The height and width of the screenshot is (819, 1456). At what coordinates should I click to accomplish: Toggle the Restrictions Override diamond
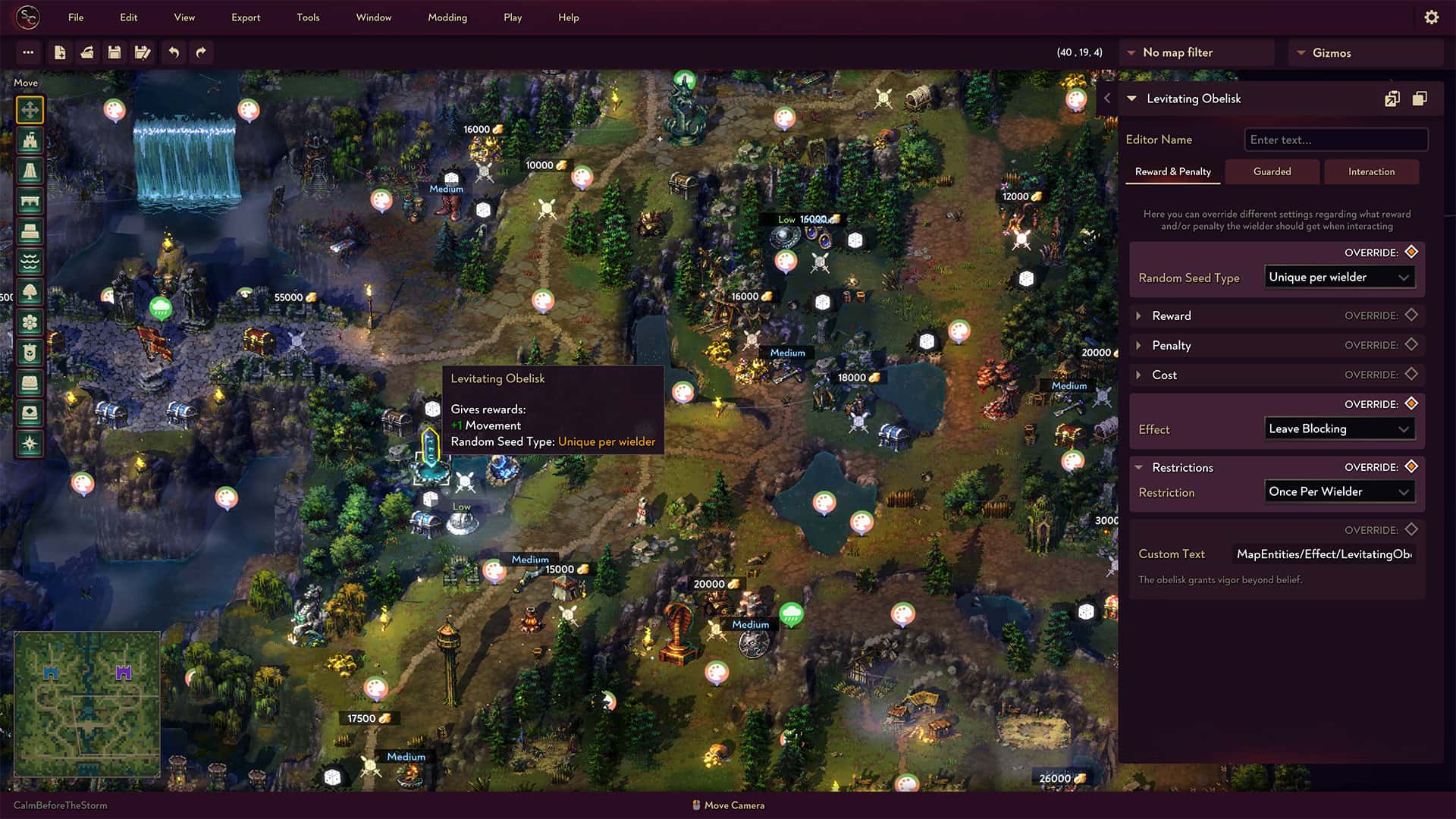(x=1410, y=467)
